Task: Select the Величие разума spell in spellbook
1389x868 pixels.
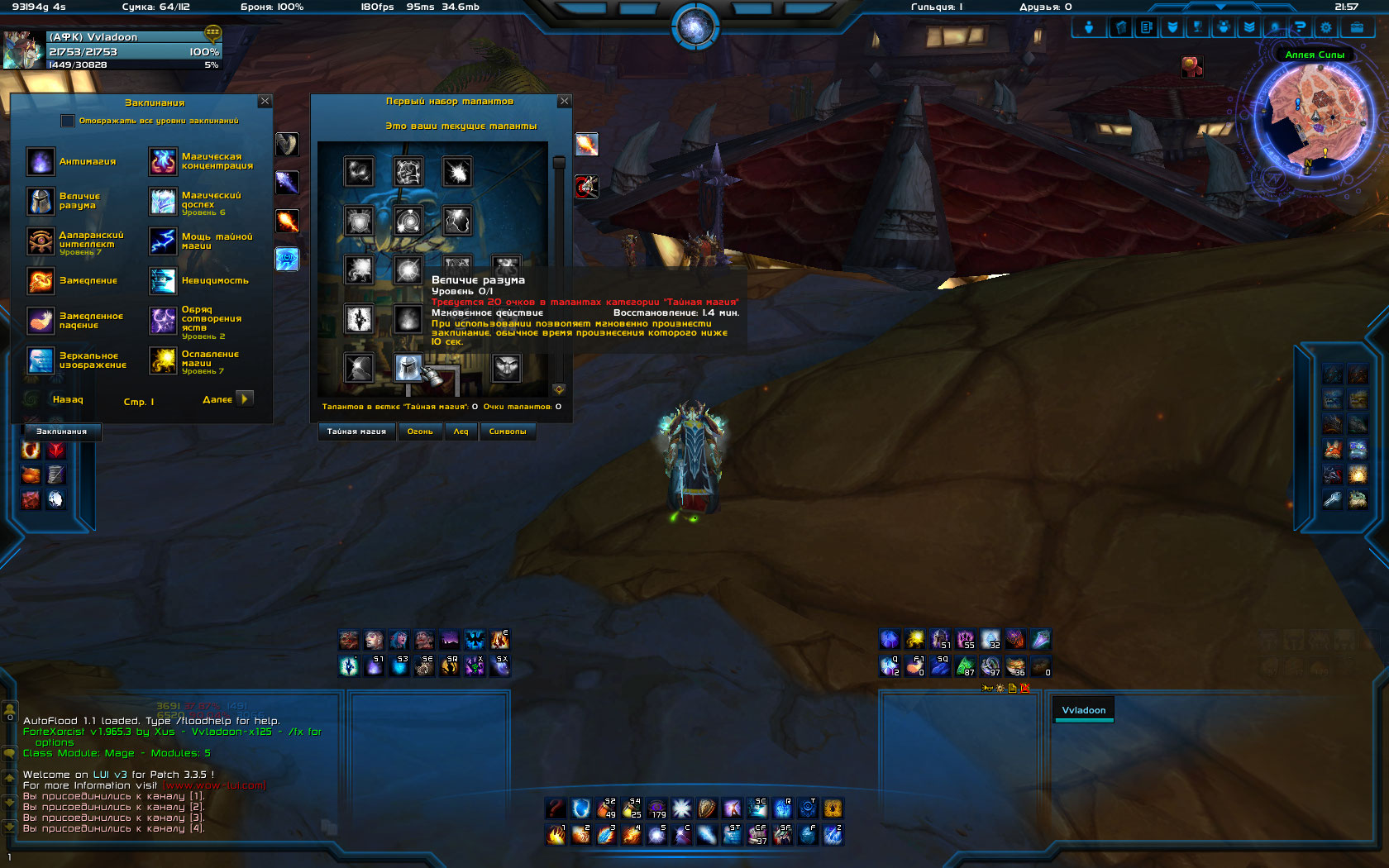Action: pos(41,201)
